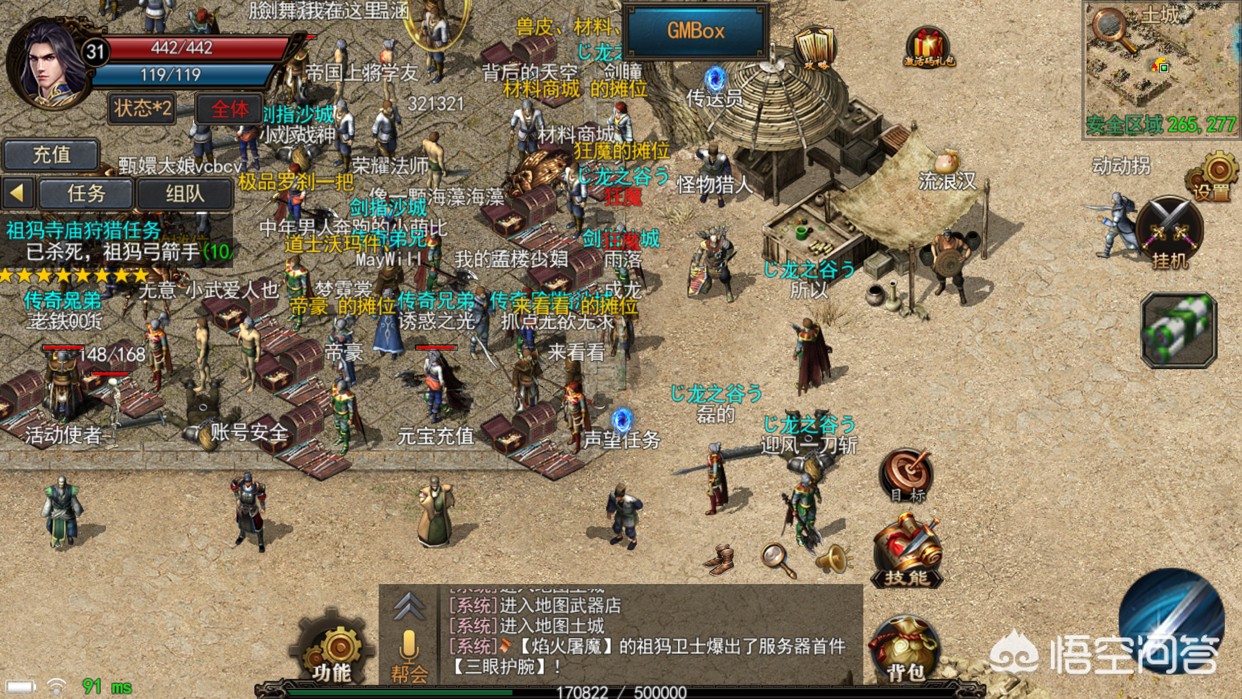Switch to the 组队 team tab
Image resolution: width=1242 pixels, height=699 pixels.
pyautogui.click(x=184, y=193)
